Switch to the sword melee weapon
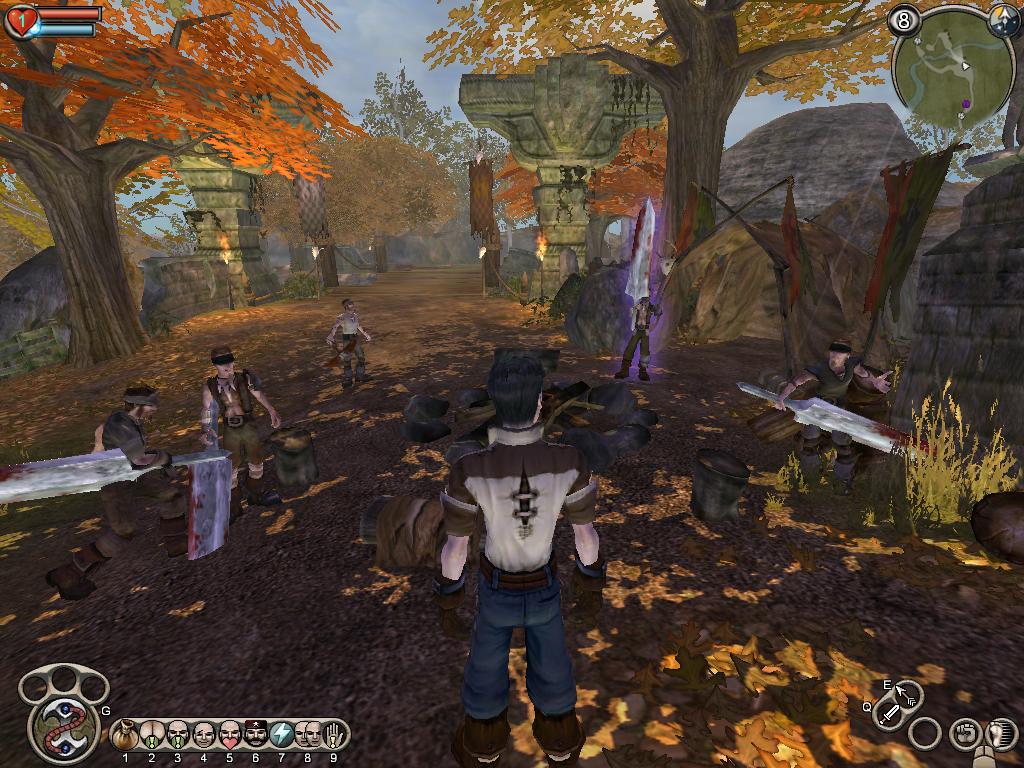 pos(888,715)
